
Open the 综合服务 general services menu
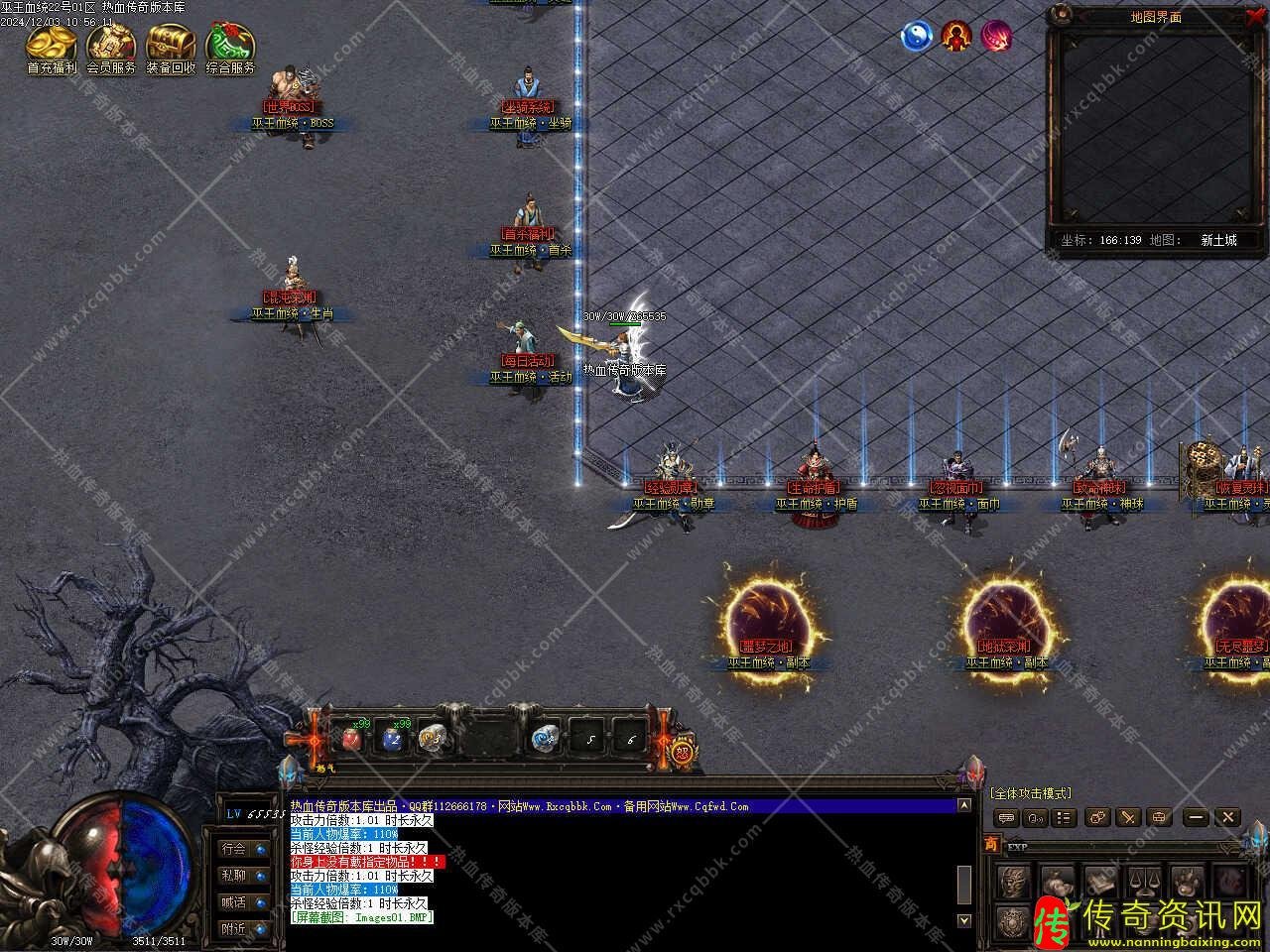pos(230,46)
